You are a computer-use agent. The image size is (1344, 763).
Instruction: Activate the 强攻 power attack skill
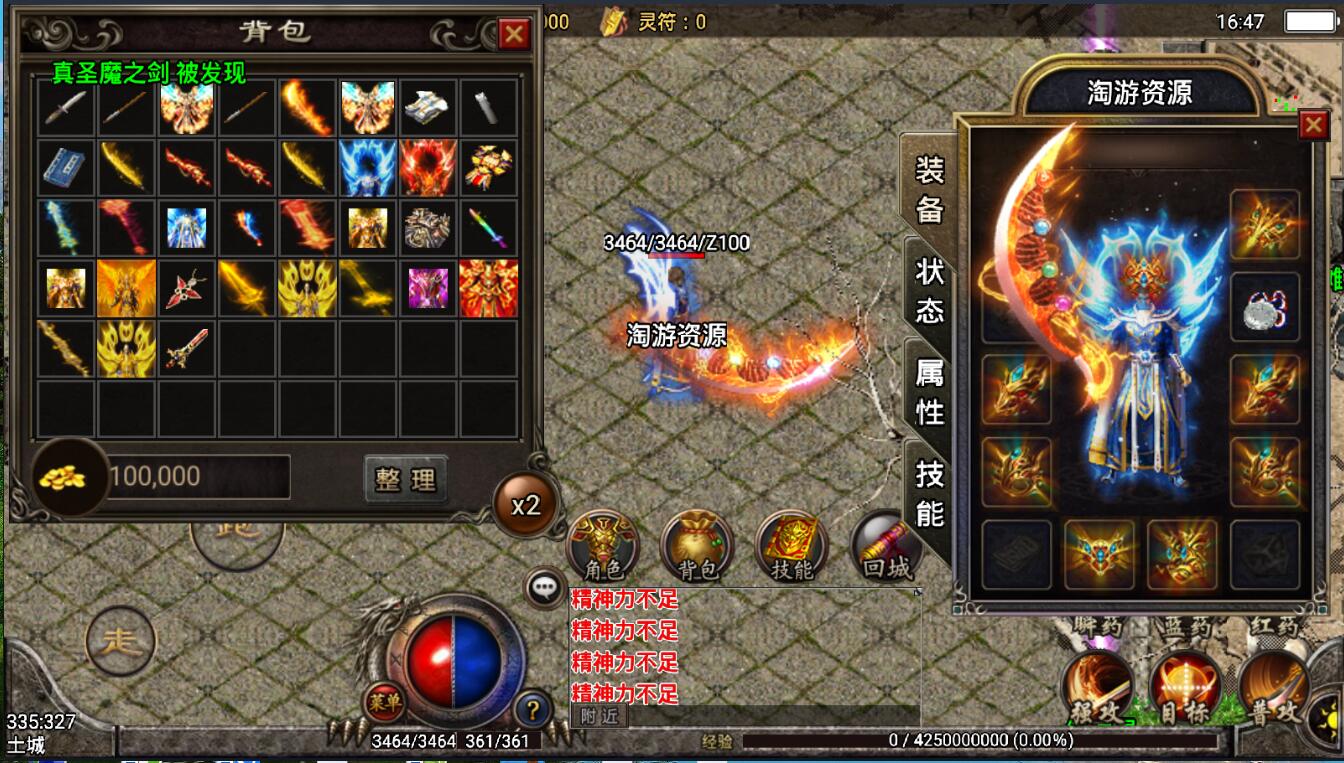point(1098,686)
